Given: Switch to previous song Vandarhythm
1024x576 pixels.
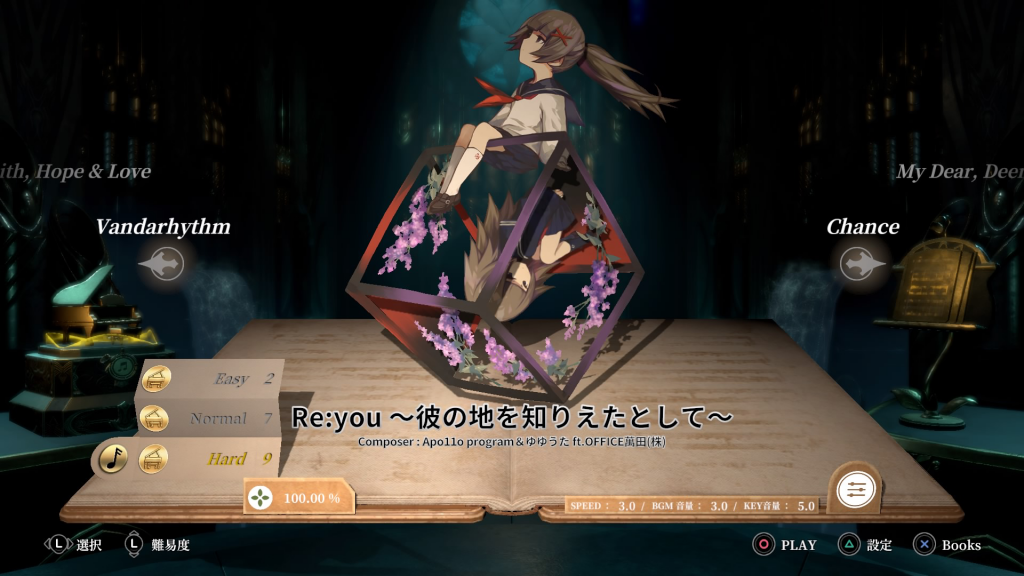Looking at the screenshot, I should (x=162, y=264).
